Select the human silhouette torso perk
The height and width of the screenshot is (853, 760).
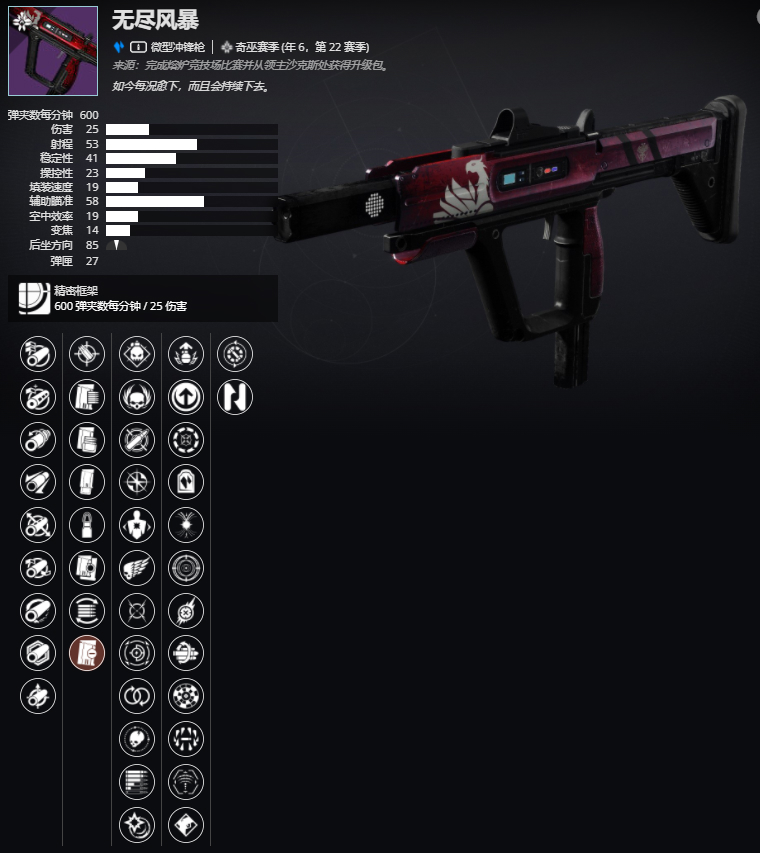click(x=137, y=524)
